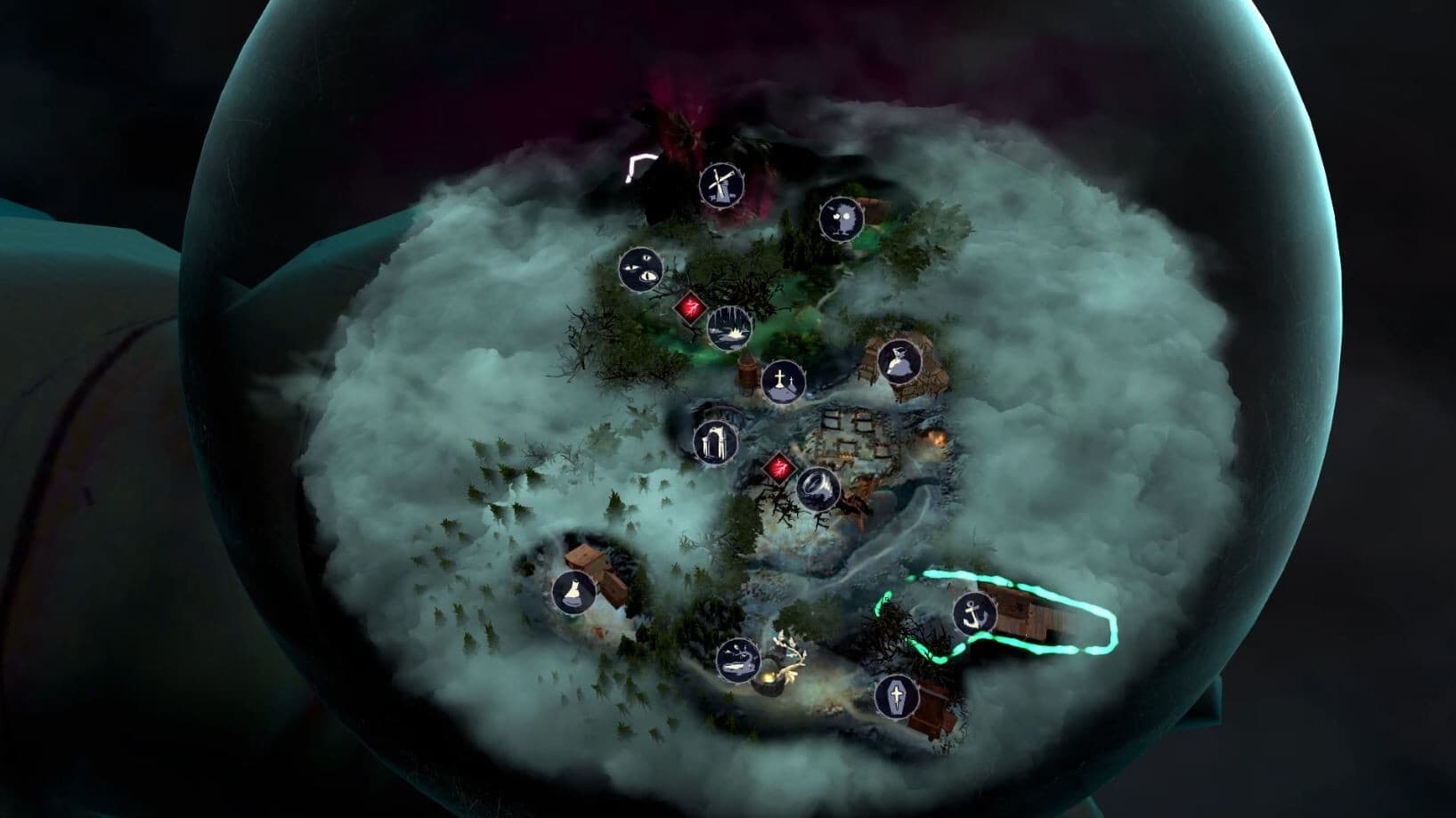Open the glowing-eyed creature map marker
This screenshot has height=818, width=1456.
tap(841, 218)
